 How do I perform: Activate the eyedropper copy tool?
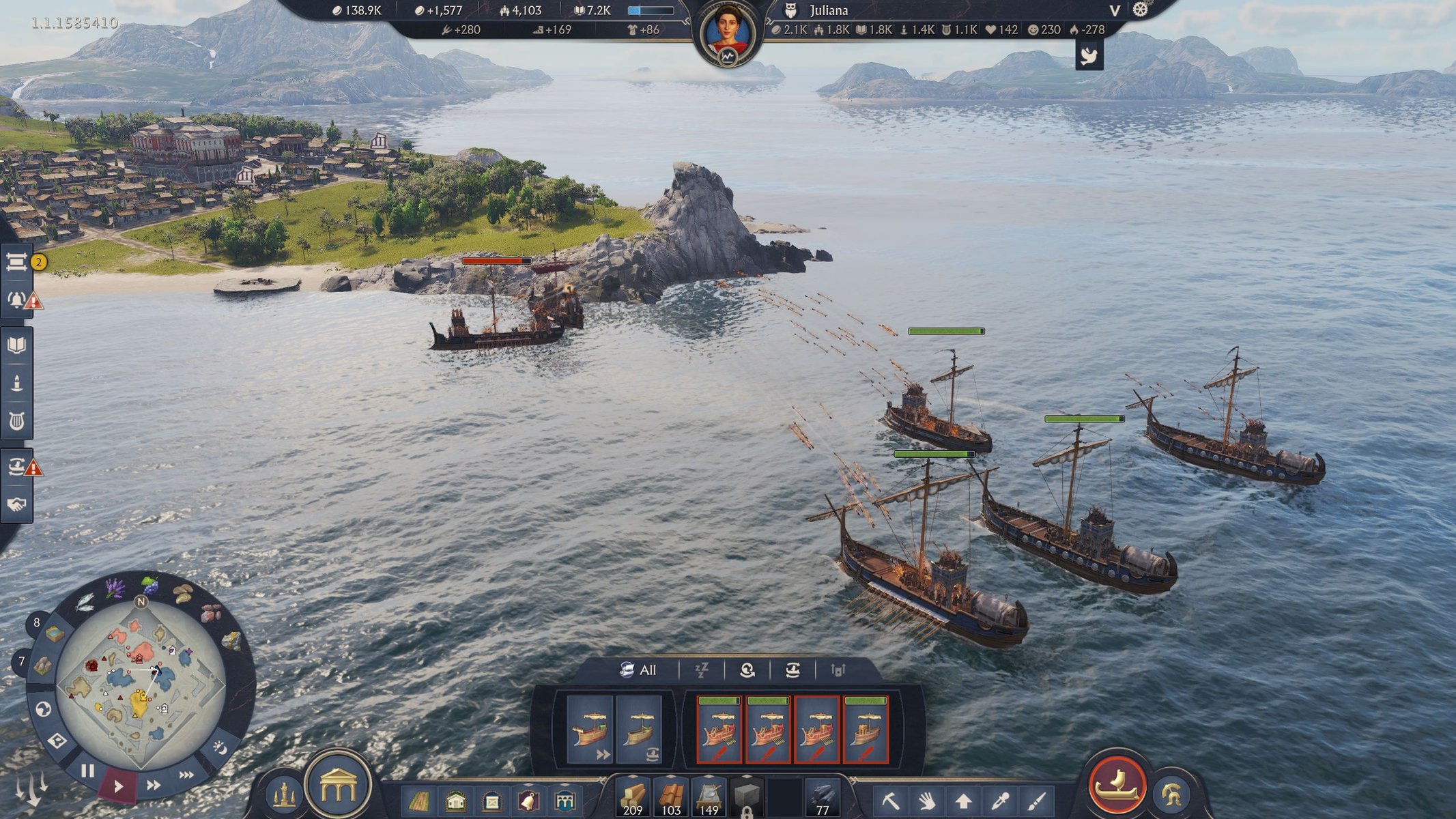click(1001, 800)
